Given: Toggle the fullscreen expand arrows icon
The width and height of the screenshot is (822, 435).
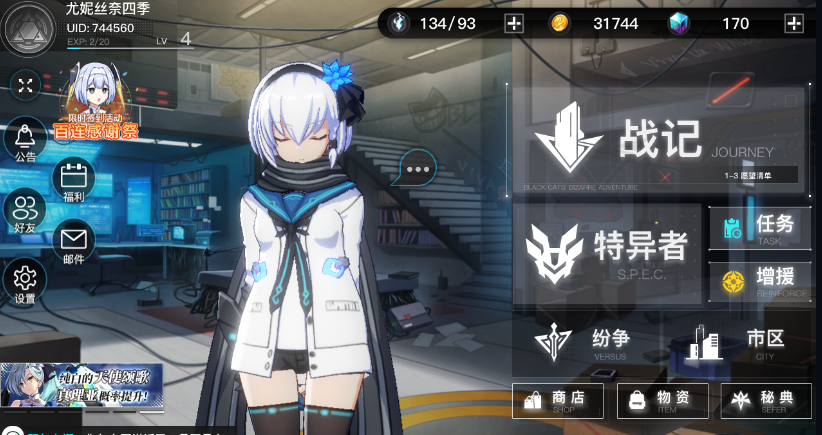Looking at the screenshot, I should pyautogui.click(x=25, y=86).
